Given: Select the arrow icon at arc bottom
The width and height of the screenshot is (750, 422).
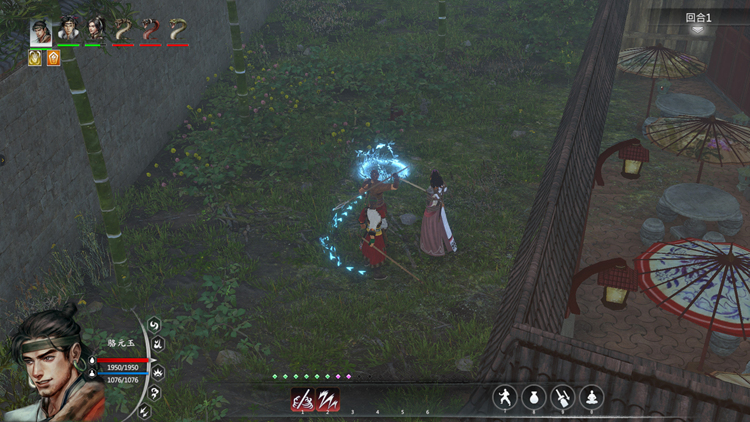Looking at the screenshot, I should [145, 411].
